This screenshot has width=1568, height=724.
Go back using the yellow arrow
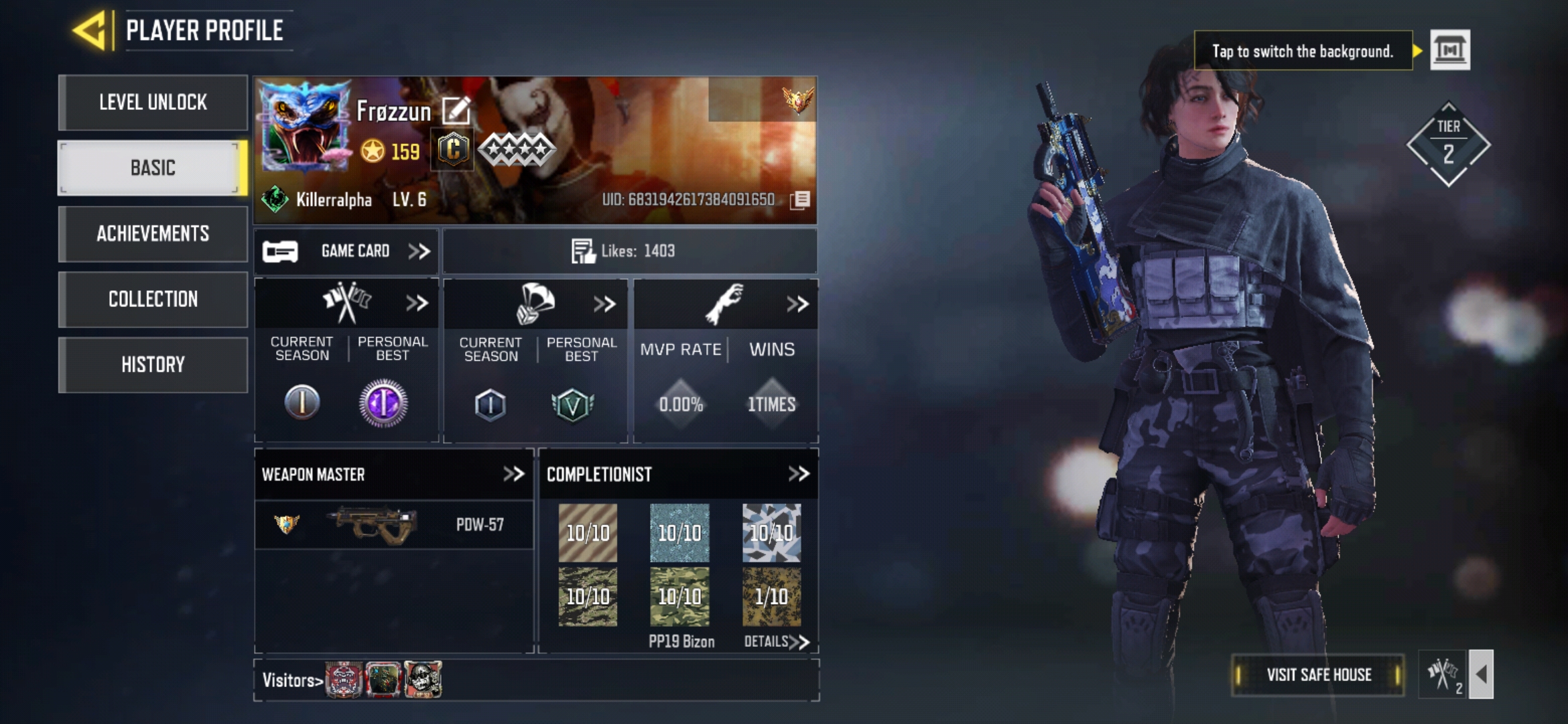coord(90,31)
